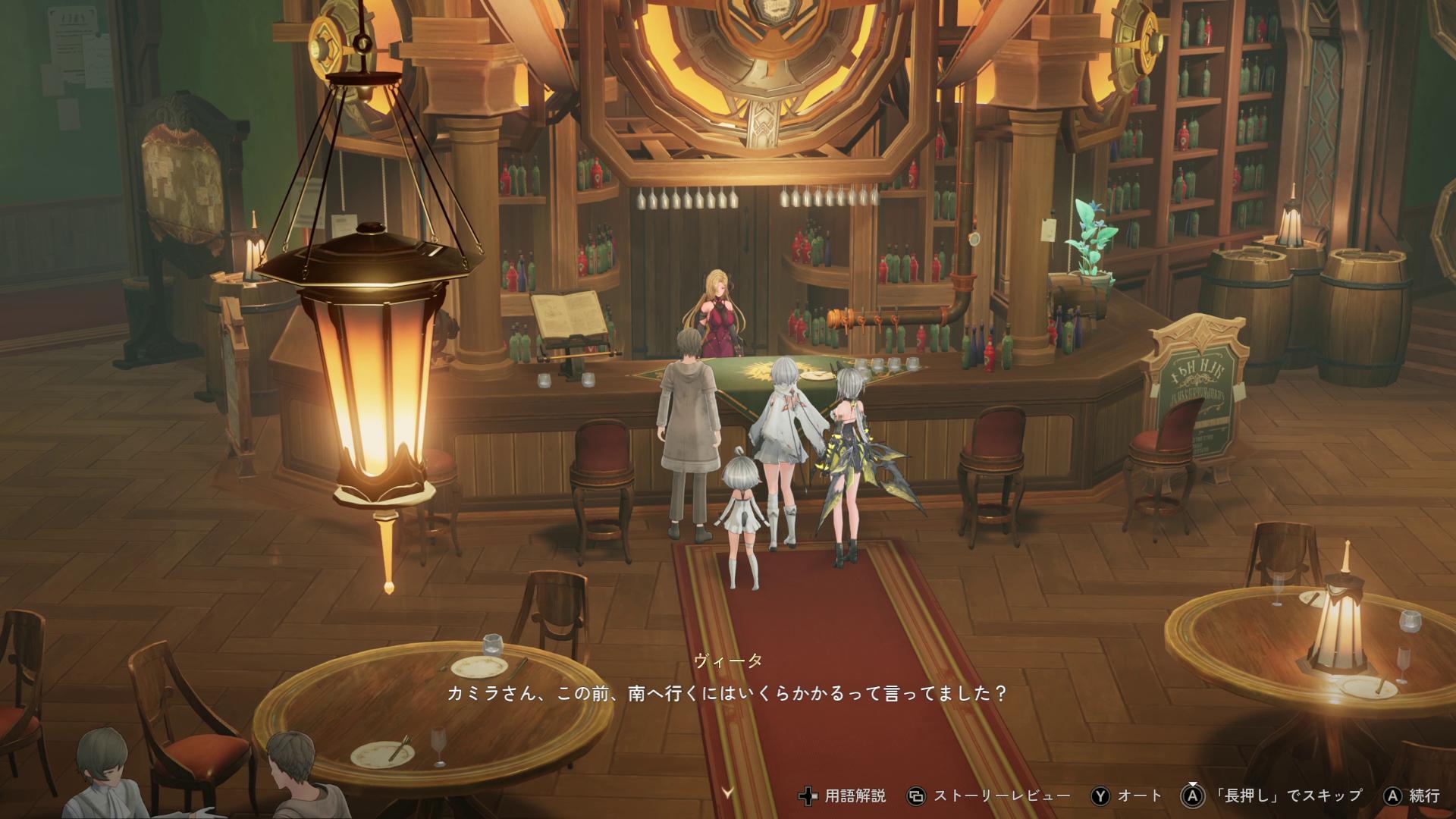This screenshot has width=1456, height=819.
Task: Continue the dialogue with 続行
Action: [1413, 795]
